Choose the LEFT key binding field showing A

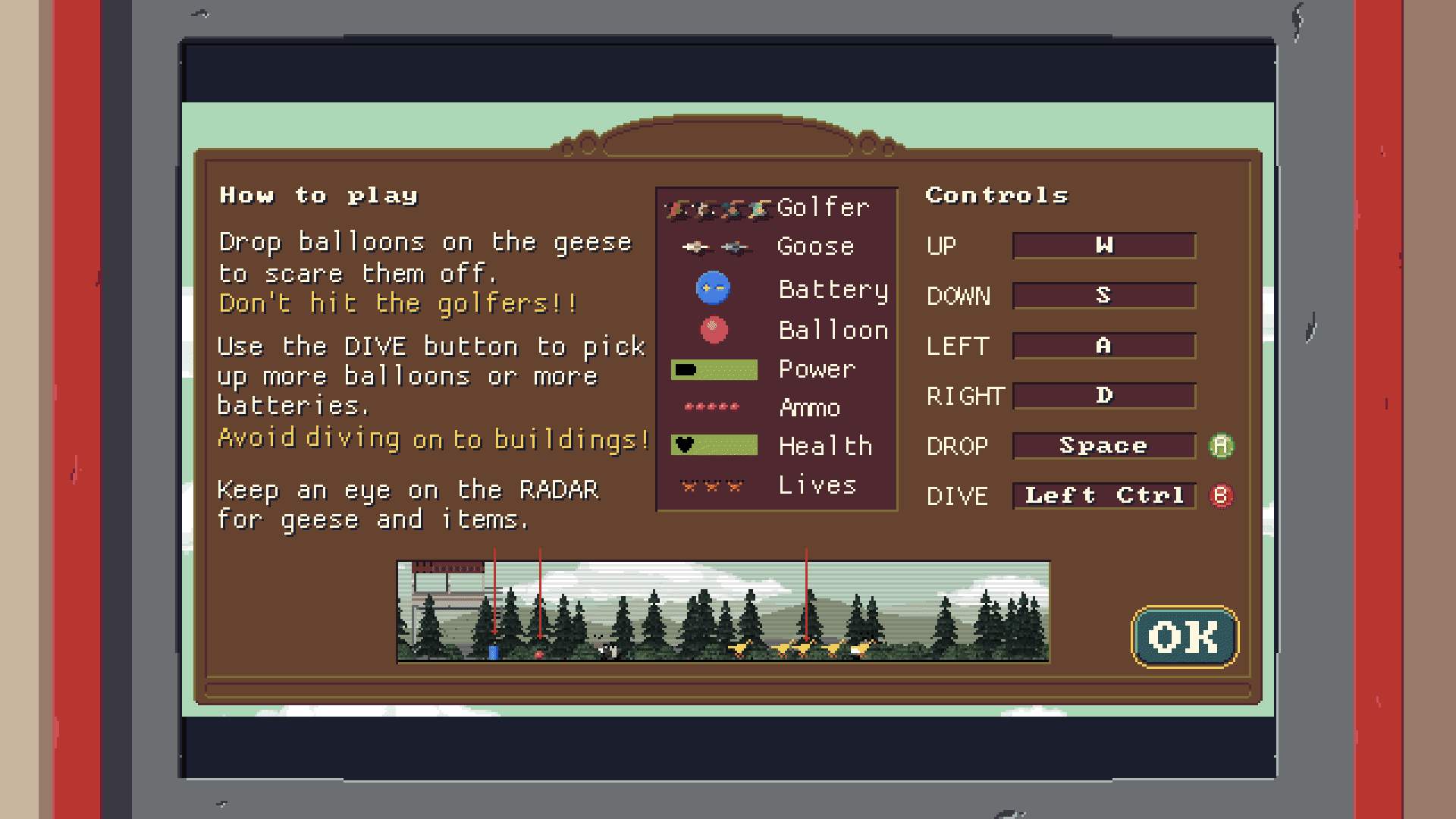1104,346
